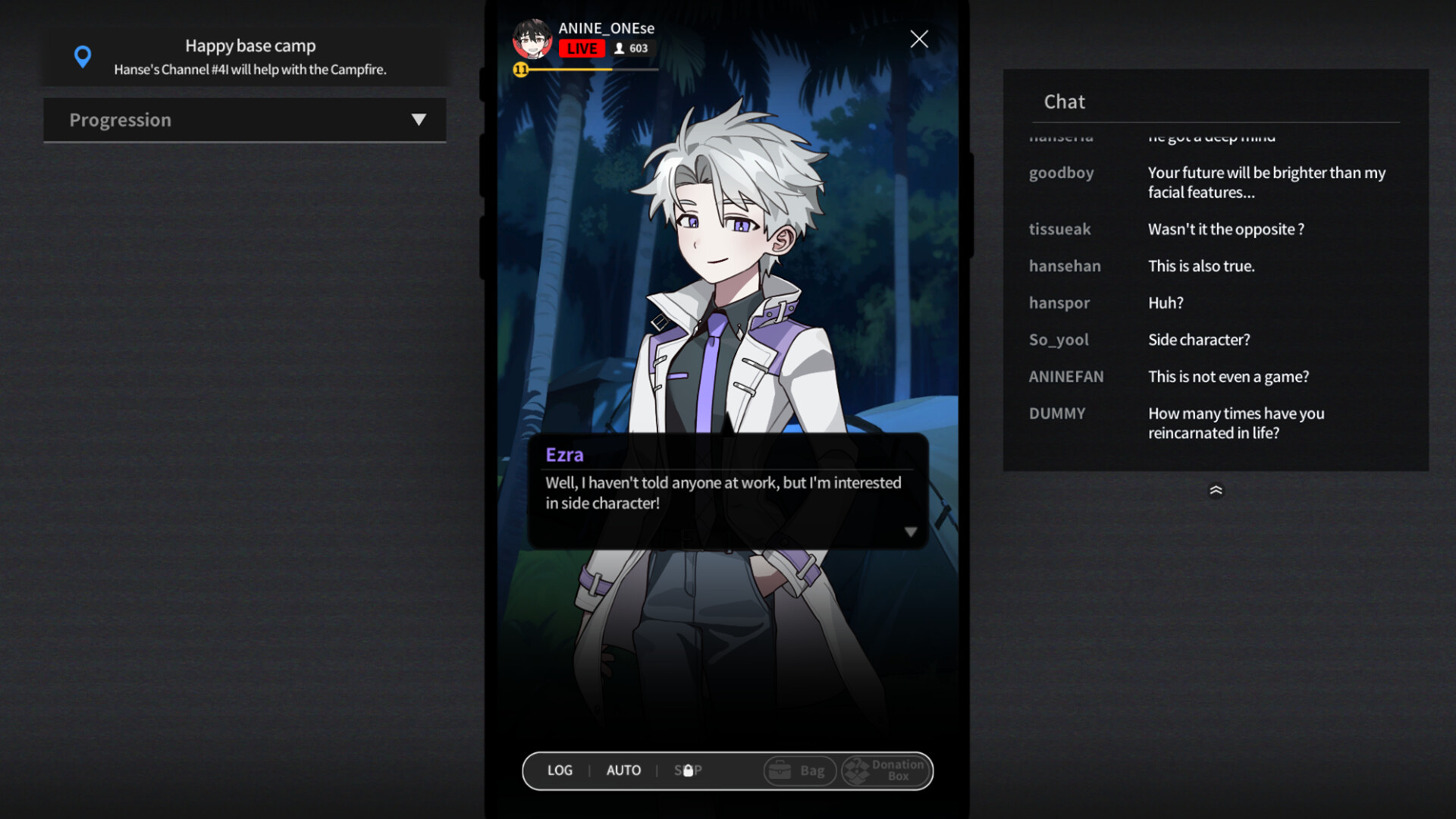Screen dimensions: 1456x819
Task: Click the viewer count person icon
Action: [x=620, y=48]
